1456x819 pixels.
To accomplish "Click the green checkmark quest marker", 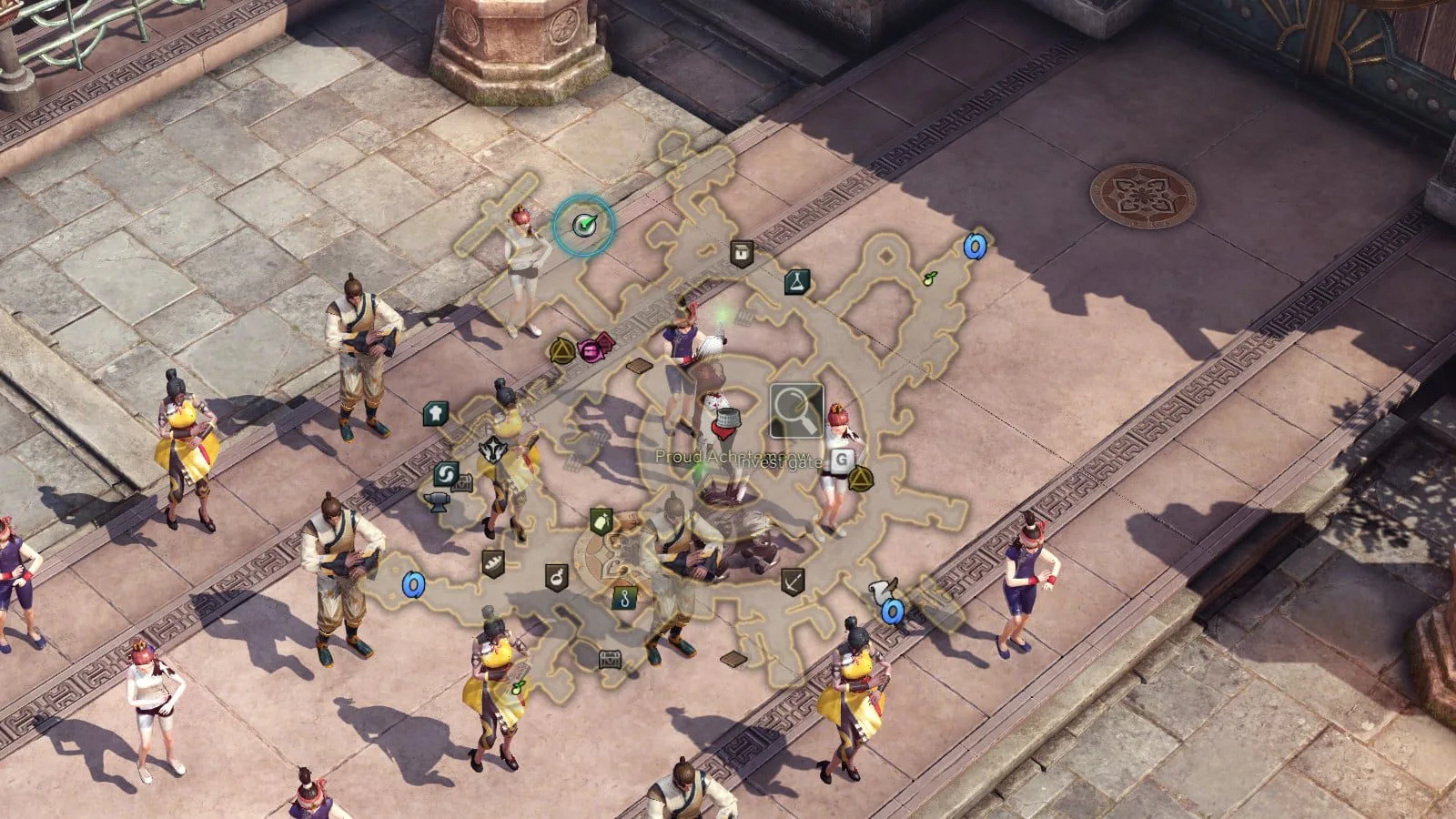I will pos(583,223).
